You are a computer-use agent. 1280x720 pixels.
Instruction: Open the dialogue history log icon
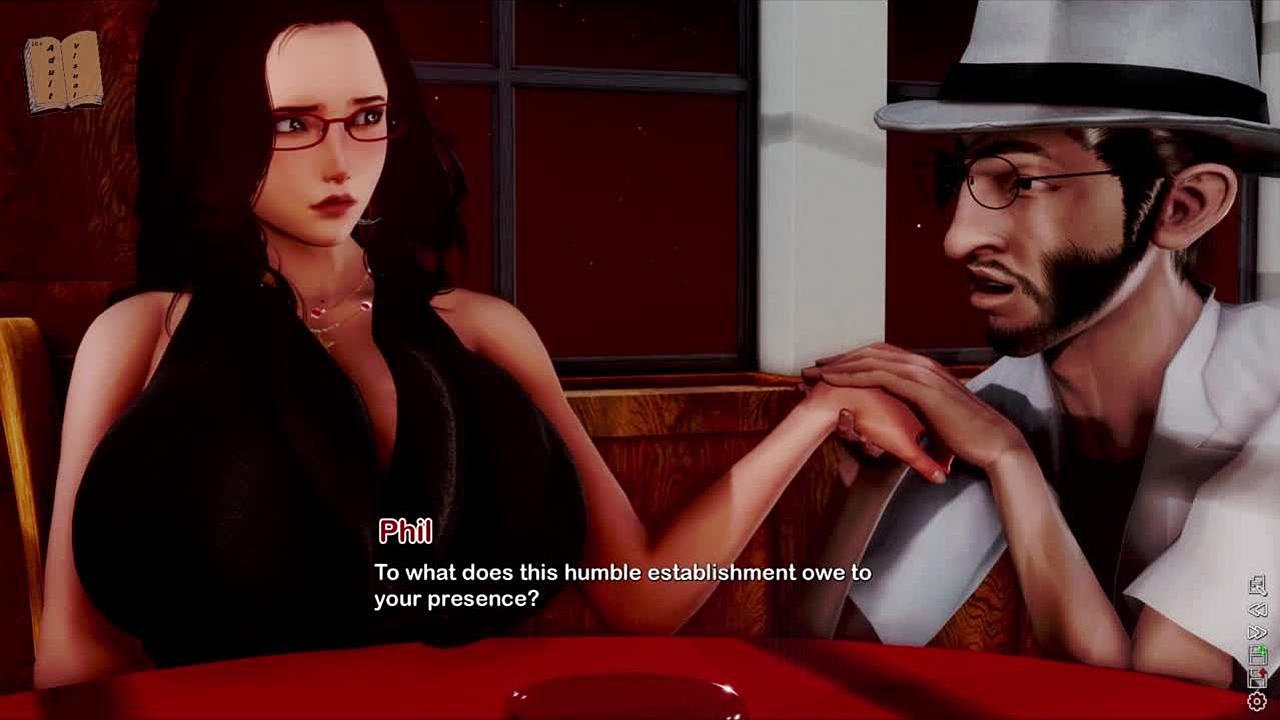[1257, 586]
